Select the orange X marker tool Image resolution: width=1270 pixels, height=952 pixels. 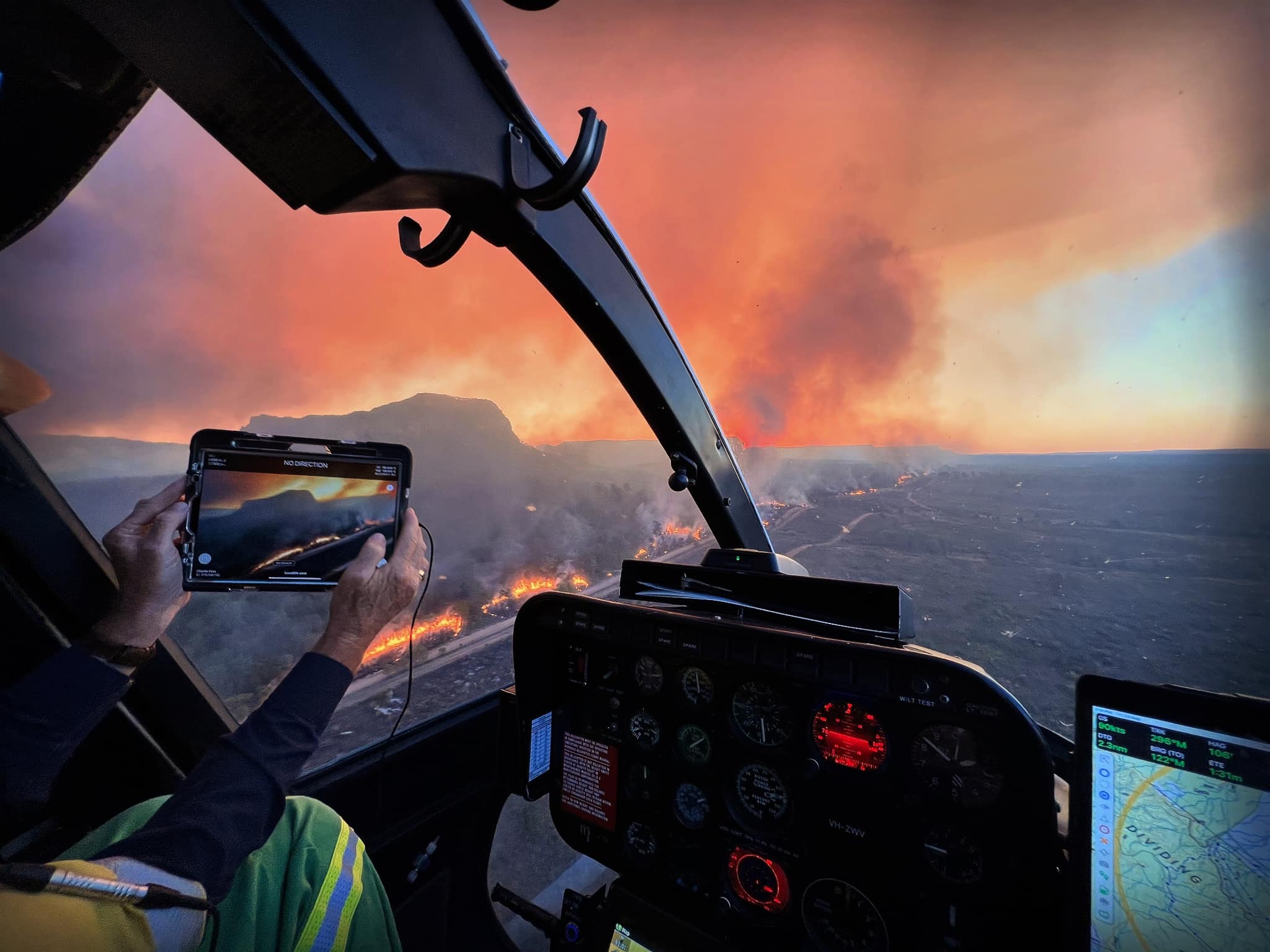[1104, 841]
